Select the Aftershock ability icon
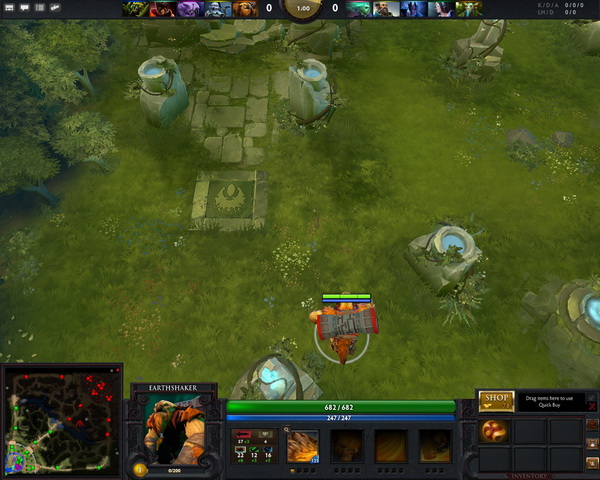 click(391, 446)
